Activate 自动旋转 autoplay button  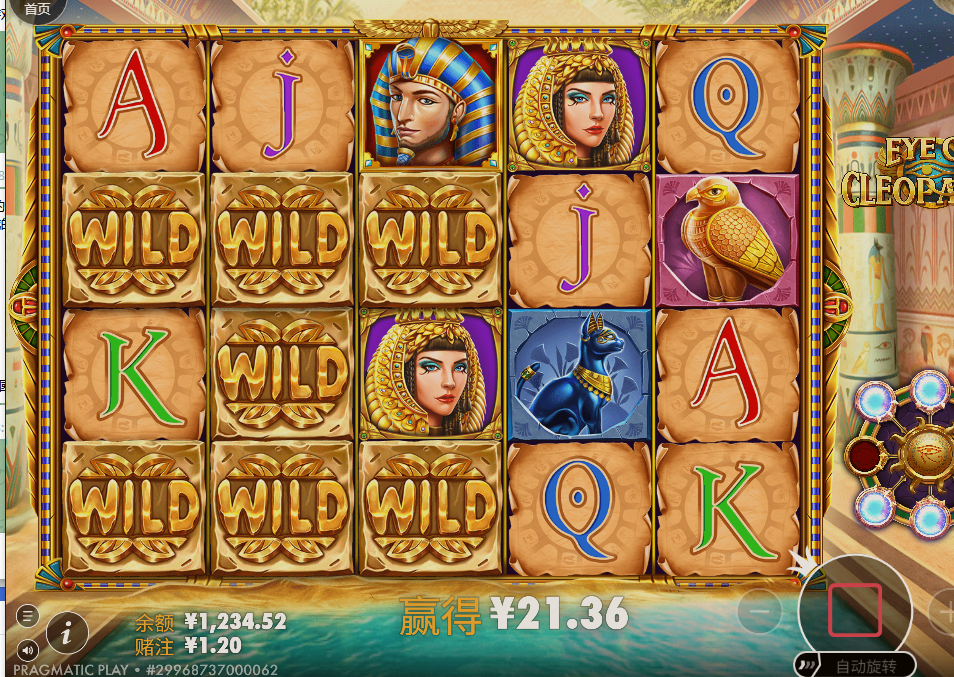click(856, 665)
